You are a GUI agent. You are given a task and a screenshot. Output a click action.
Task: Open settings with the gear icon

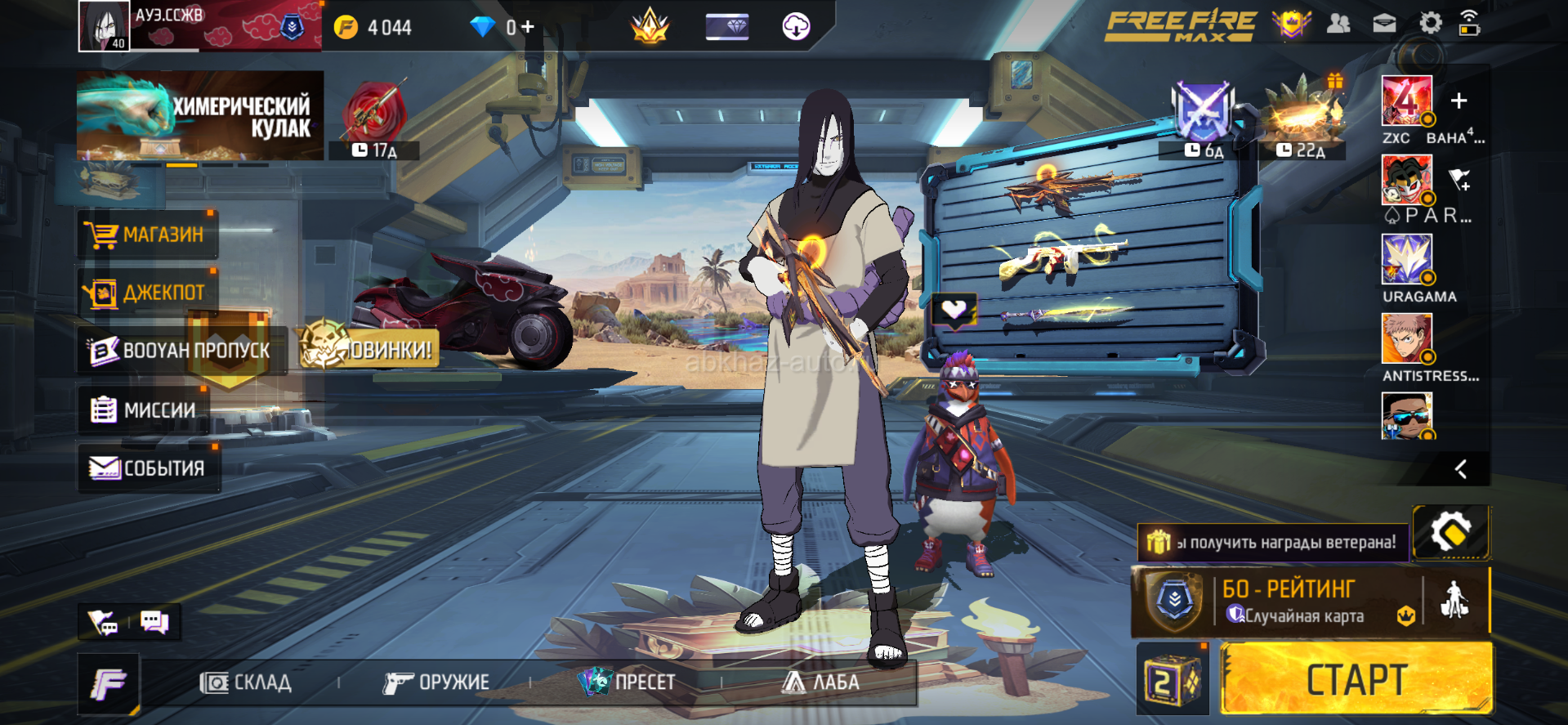point(1430,23)
